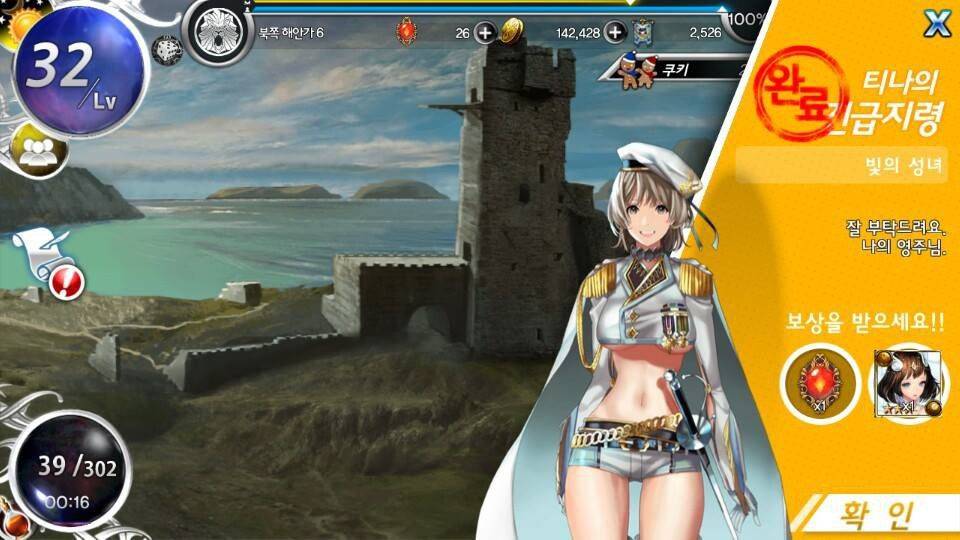Tap the dice icon beside the emblem
960x540 pixels.
167,47
